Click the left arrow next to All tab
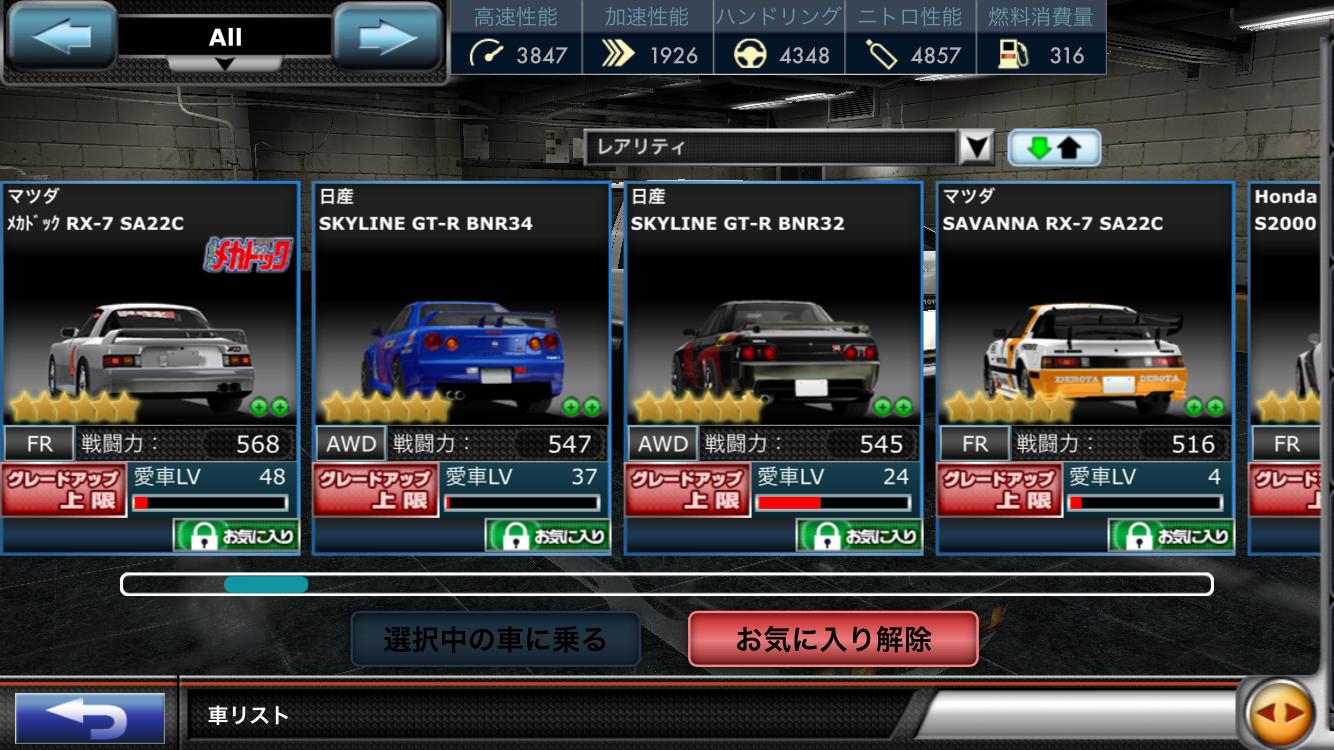The width and height of the screenshot is (1334, 750). point(62,35)
